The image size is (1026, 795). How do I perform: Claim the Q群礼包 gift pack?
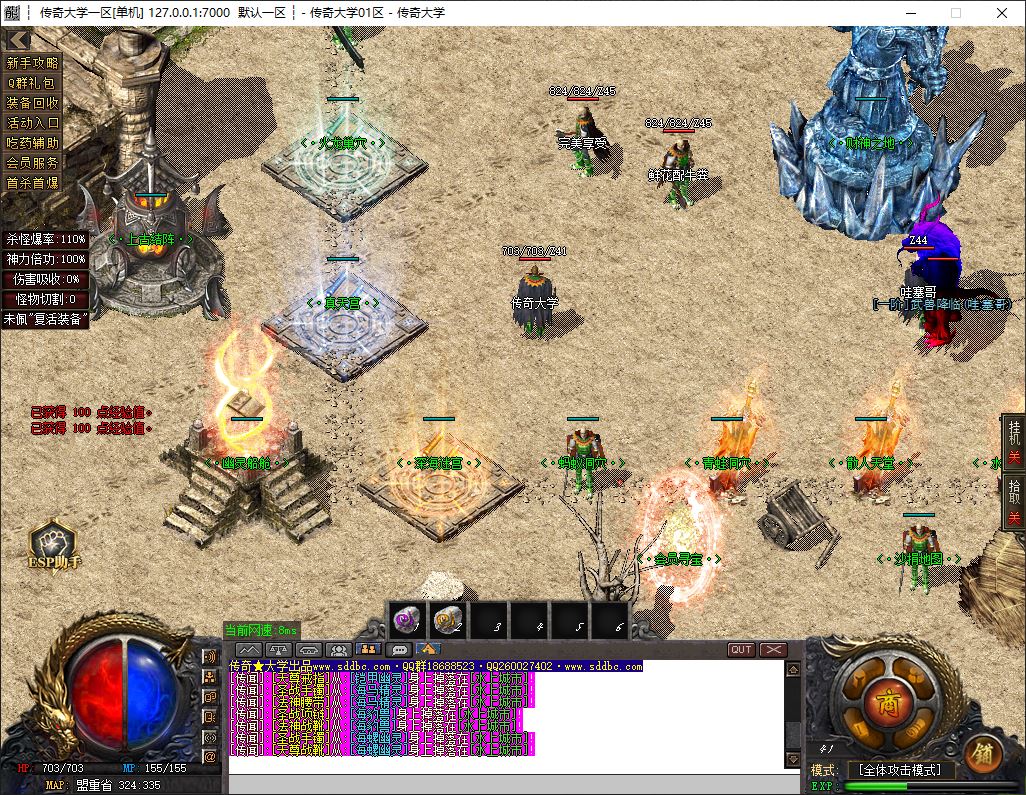[33, 83]
